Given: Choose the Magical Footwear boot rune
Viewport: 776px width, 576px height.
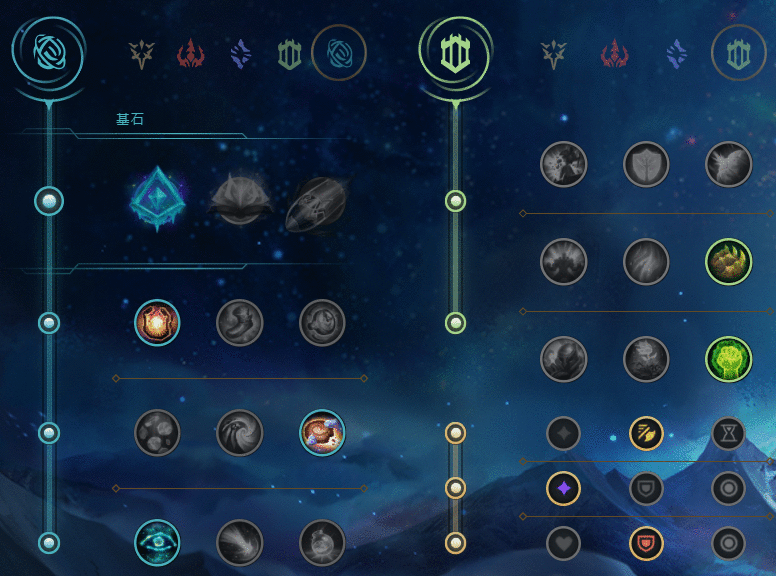Looking at the screenshot, I should pos(240,323).
